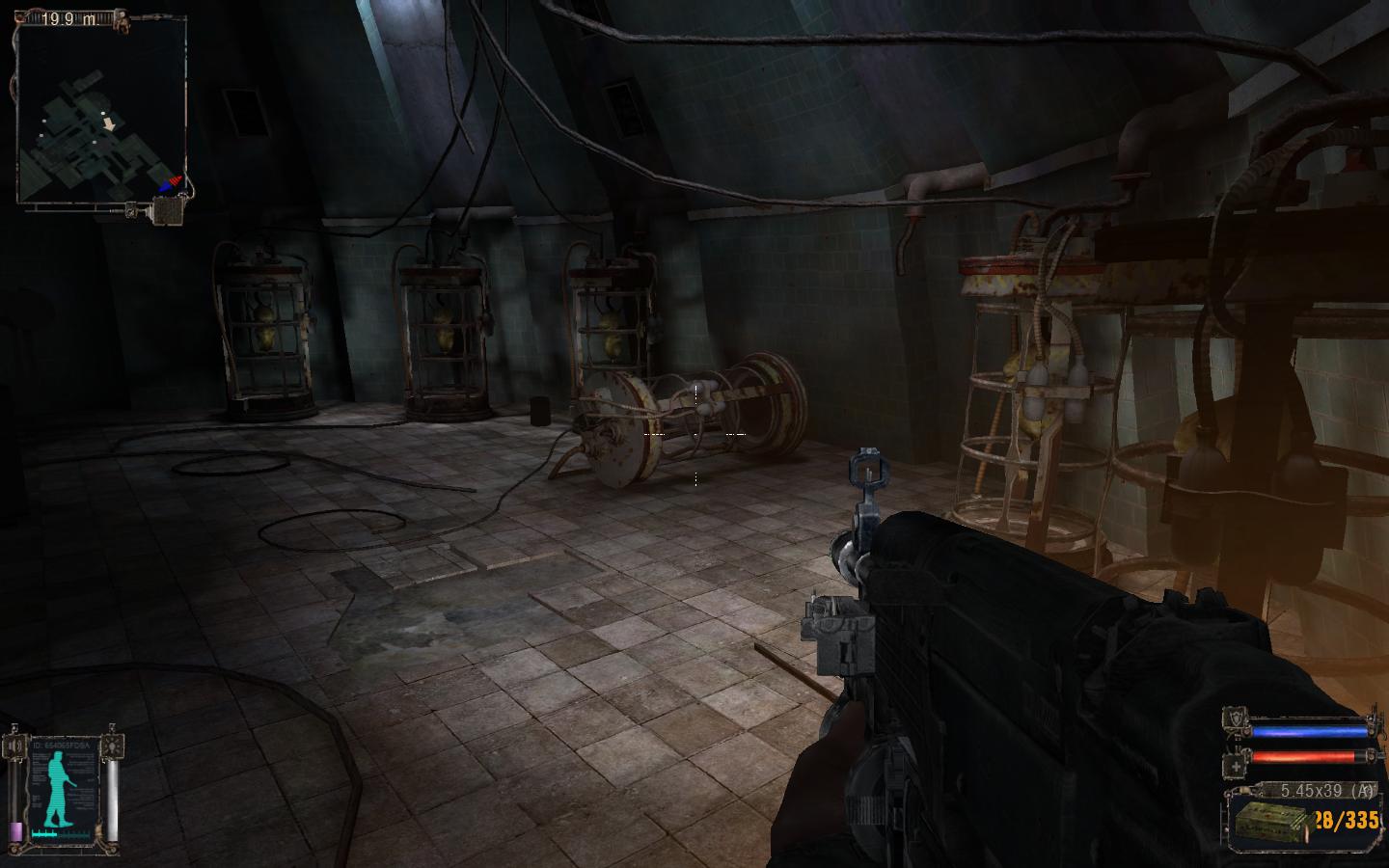Click the armor shield icon beside blue bar
This screenshot has width=1389, height=868.
(1237, 719)
